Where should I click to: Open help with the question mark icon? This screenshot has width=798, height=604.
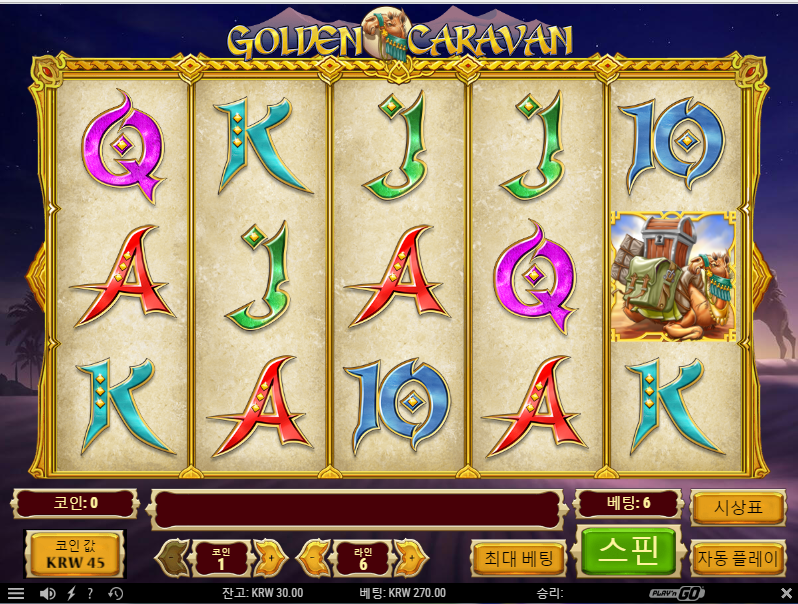pyautogui.click(x=90, y=593)
